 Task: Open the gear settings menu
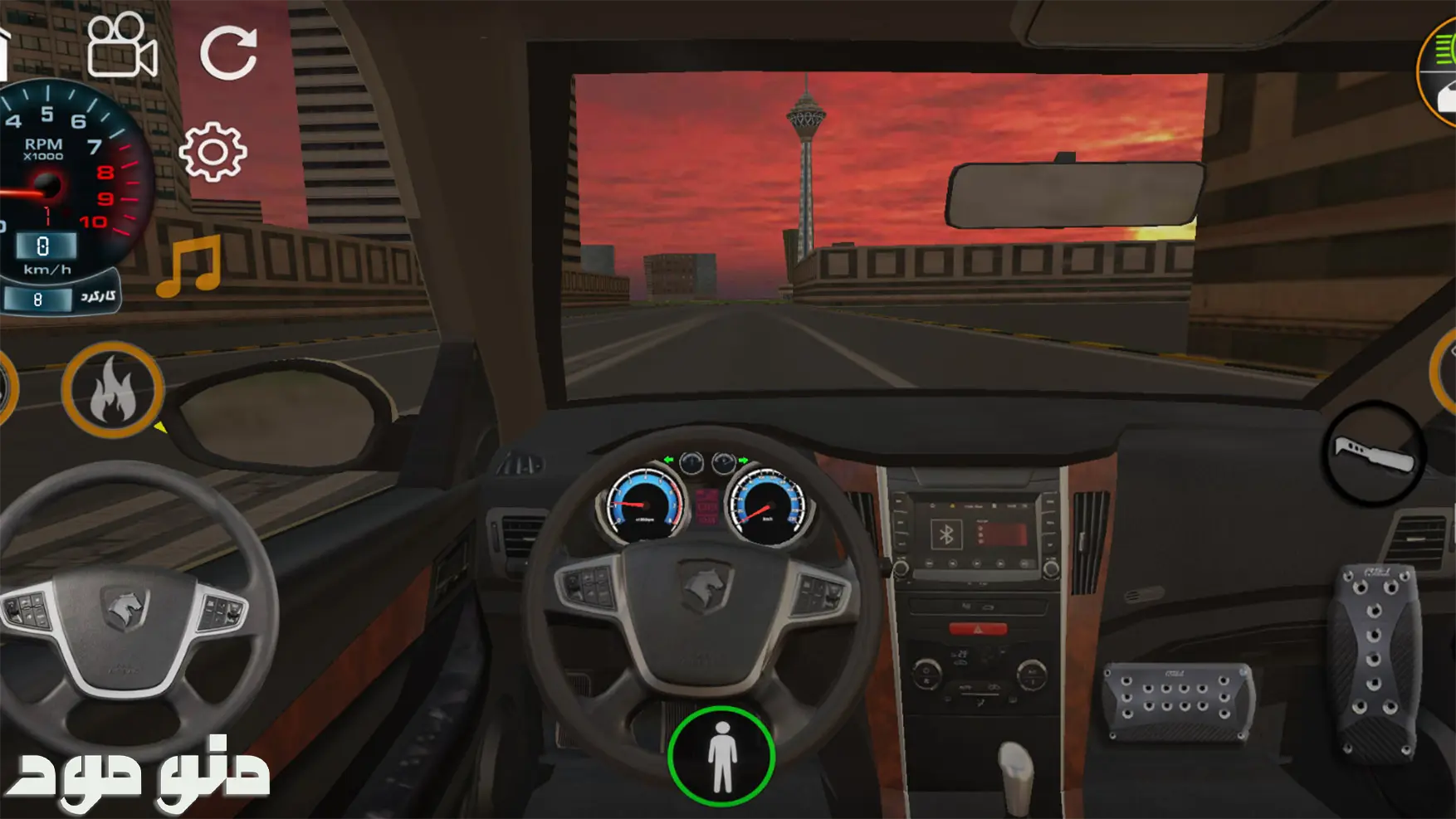[213, 152]
